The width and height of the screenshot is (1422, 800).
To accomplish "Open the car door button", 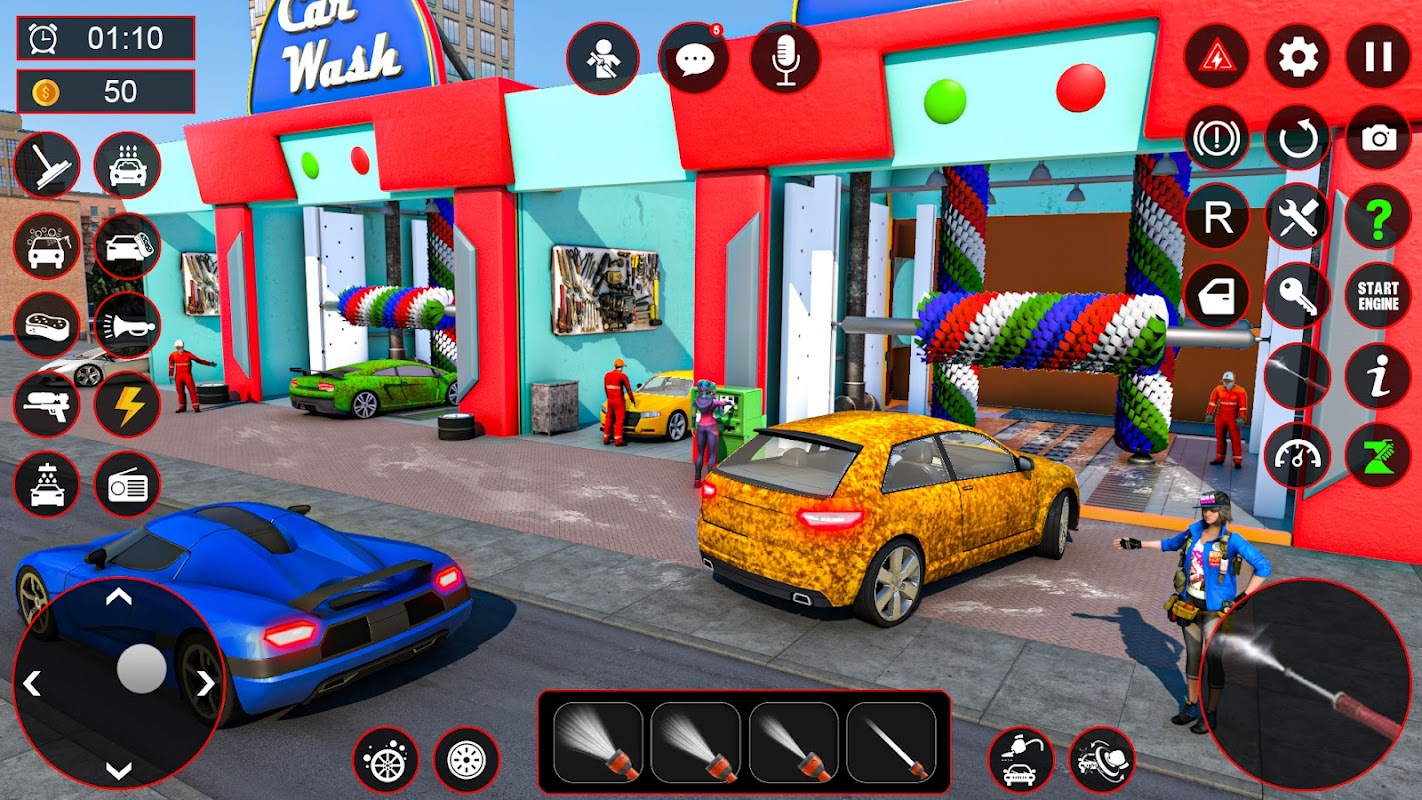I will point(1217,296).
